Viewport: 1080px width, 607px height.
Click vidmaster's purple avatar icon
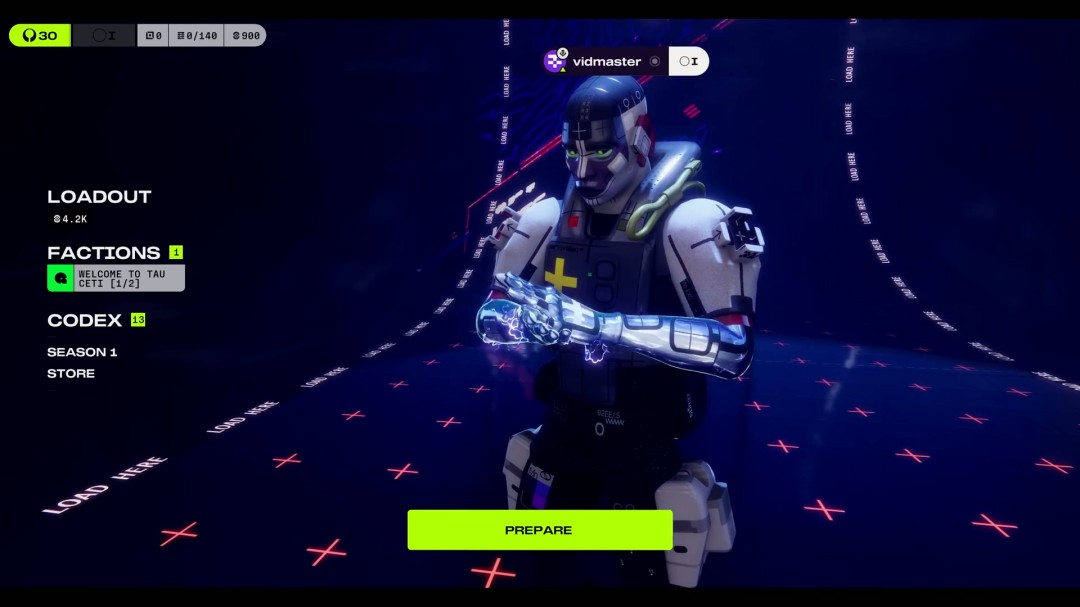pyautogui.click(x=555, y=61)
